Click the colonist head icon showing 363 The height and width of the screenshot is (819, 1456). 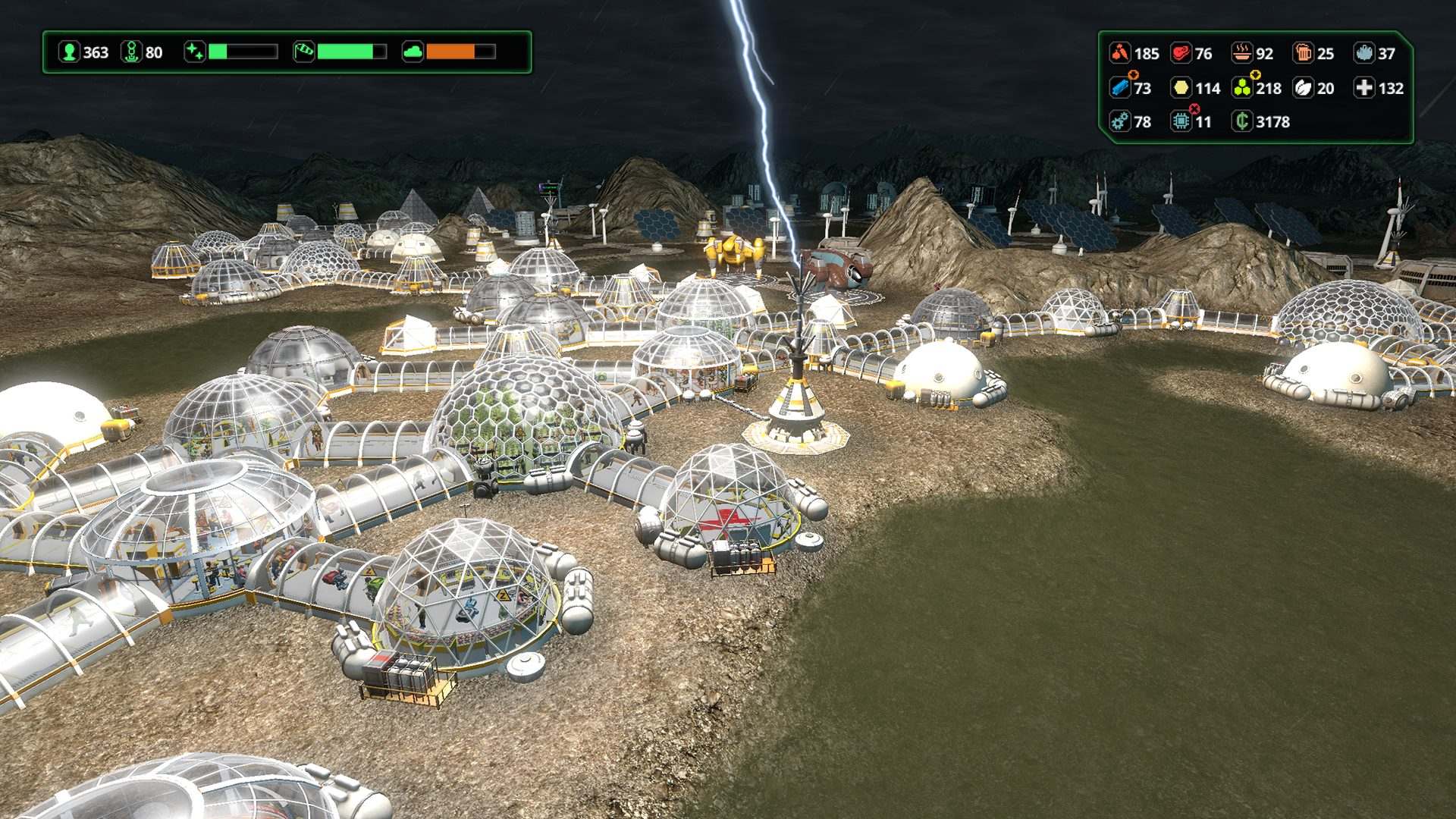[x=71, y=53]
